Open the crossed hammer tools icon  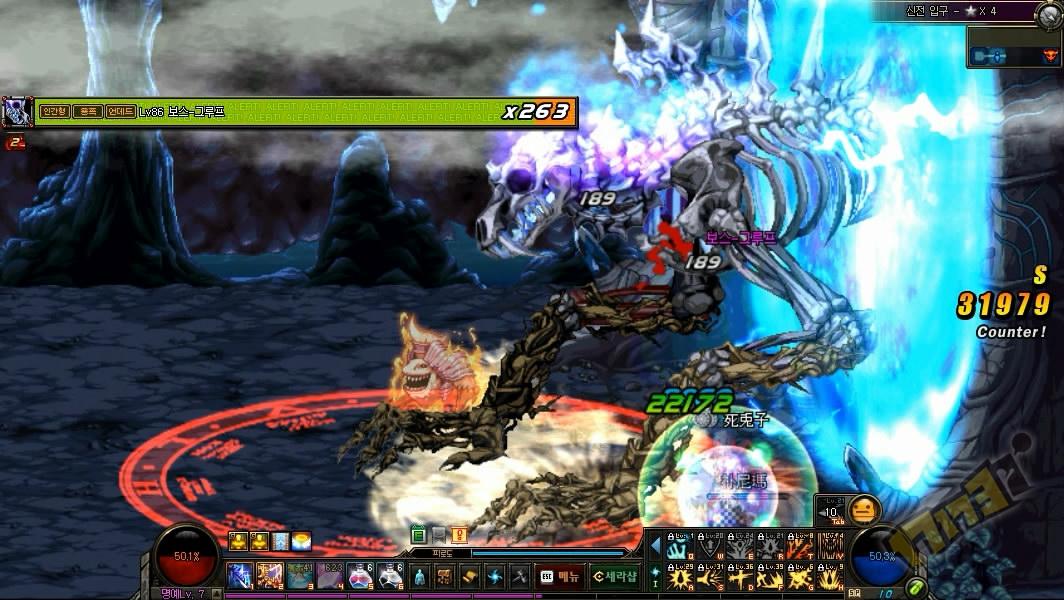coord(519,577)
